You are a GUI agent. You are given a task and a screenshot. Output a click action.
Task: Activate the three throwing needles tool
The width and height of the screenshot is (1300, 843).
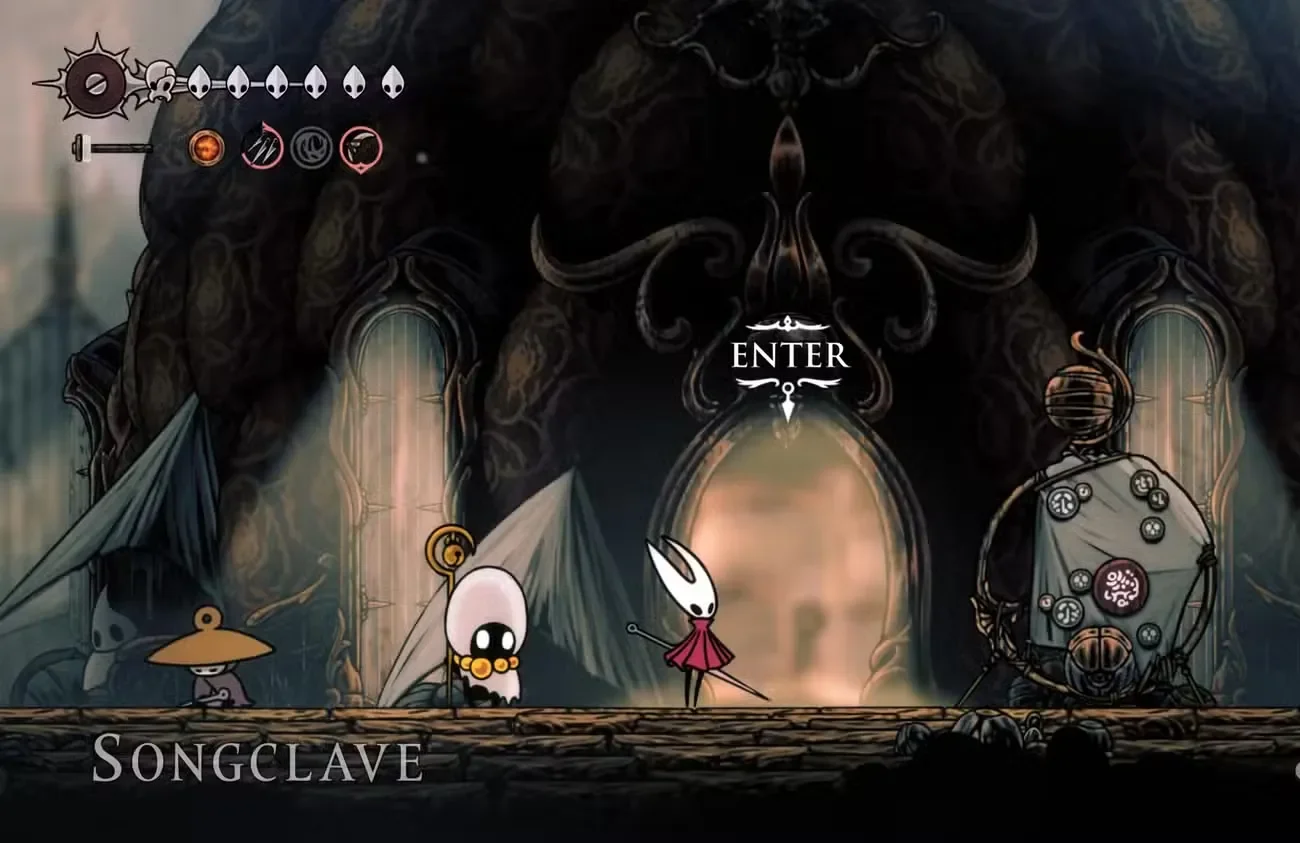pos(261,149)
